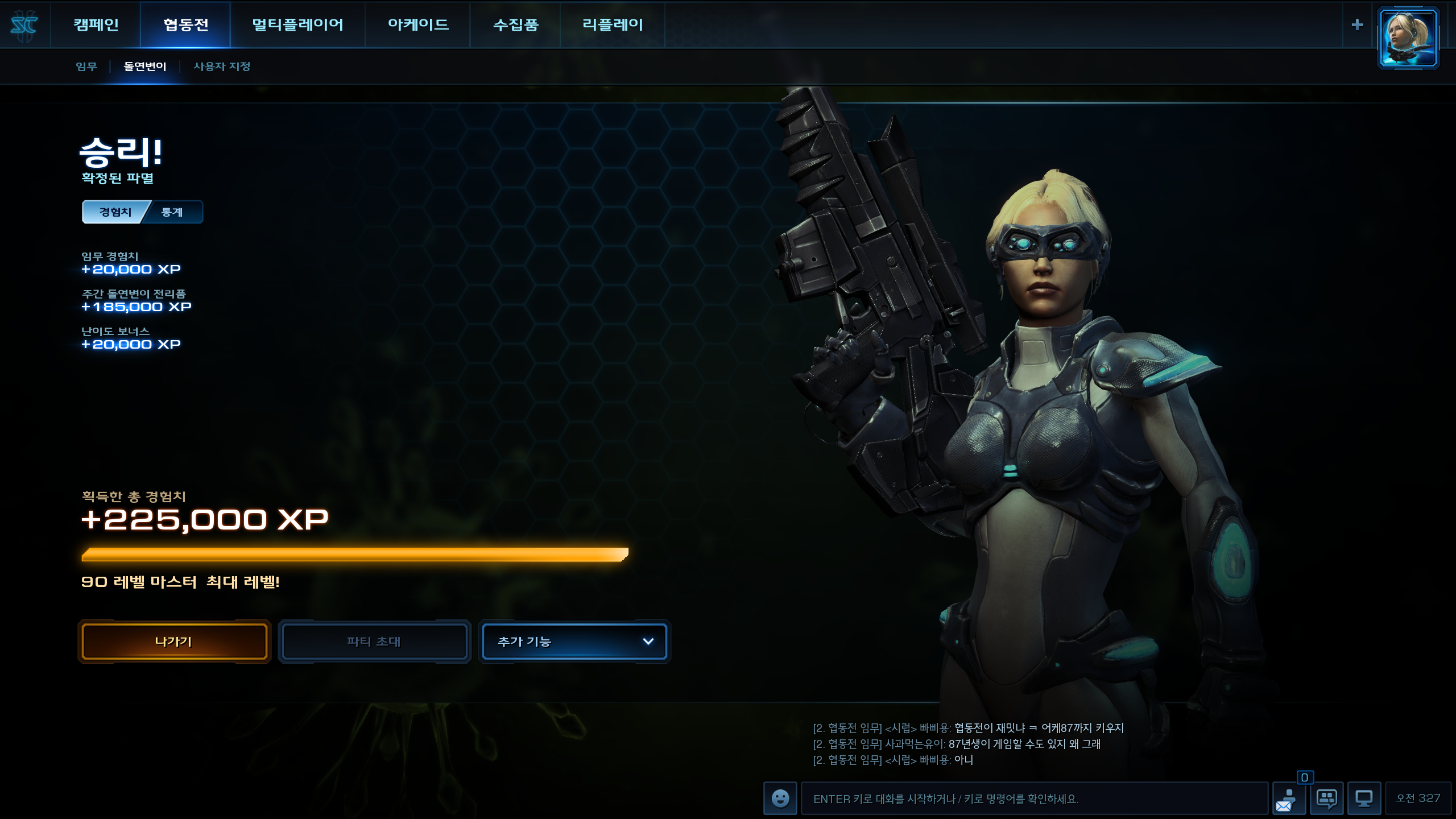Click the StarCraft logo home button
Screen dimensions: 1456x819
pos(24,25)
